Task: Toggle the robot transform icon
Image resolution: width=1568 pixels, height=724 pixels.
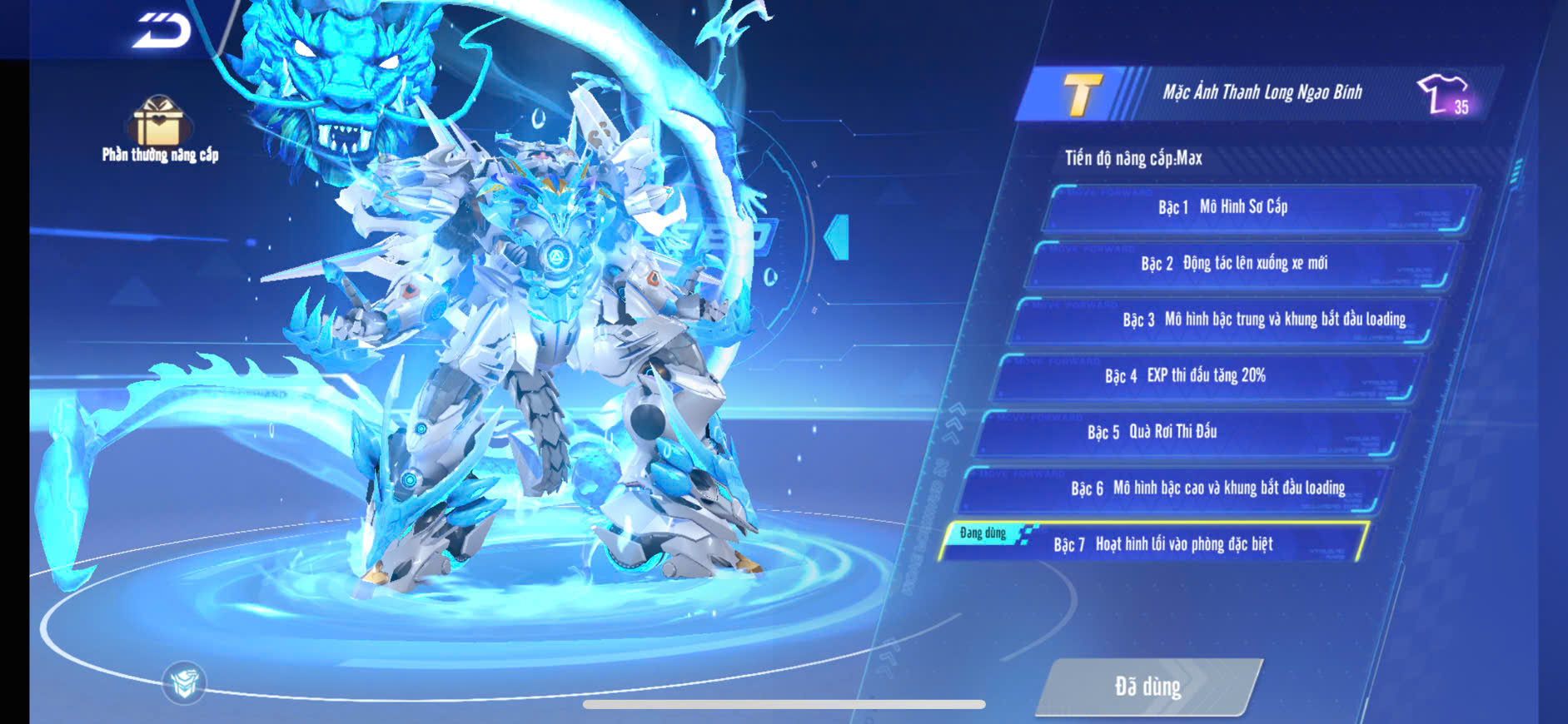Action: [x=184, y=682]
